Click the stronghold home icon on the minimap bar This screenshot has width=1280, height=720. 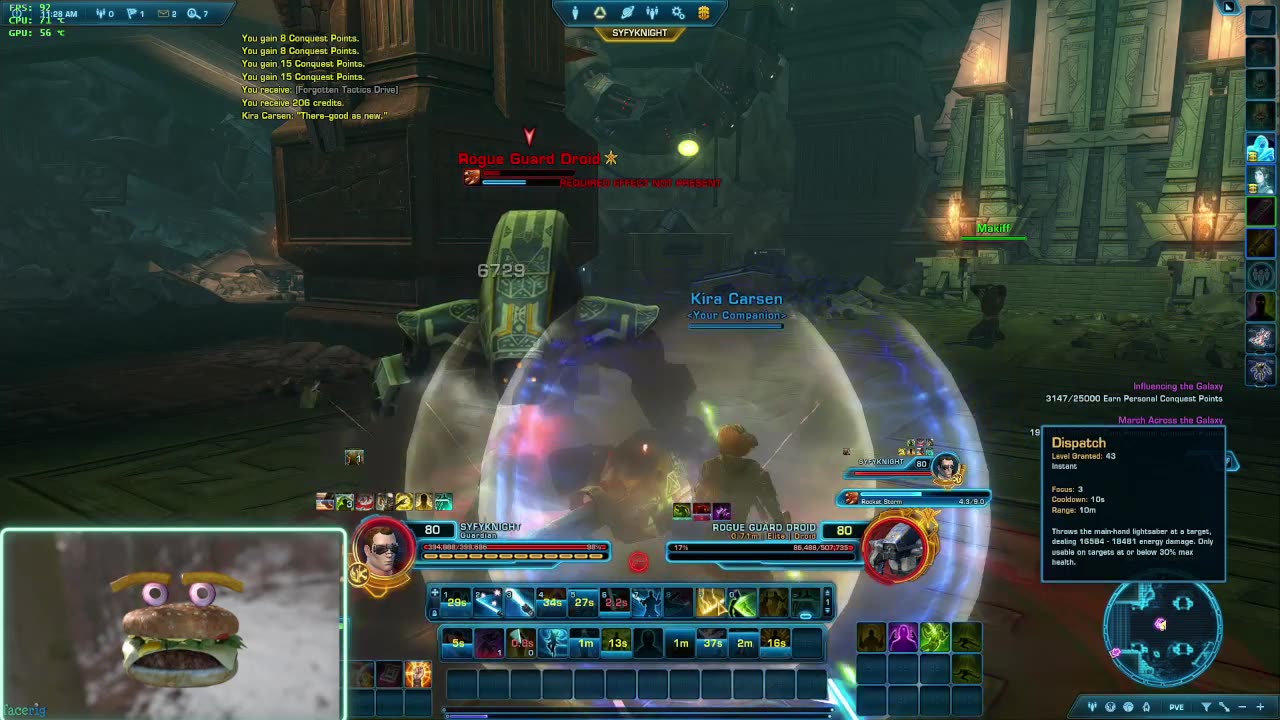pos(1146,706)
